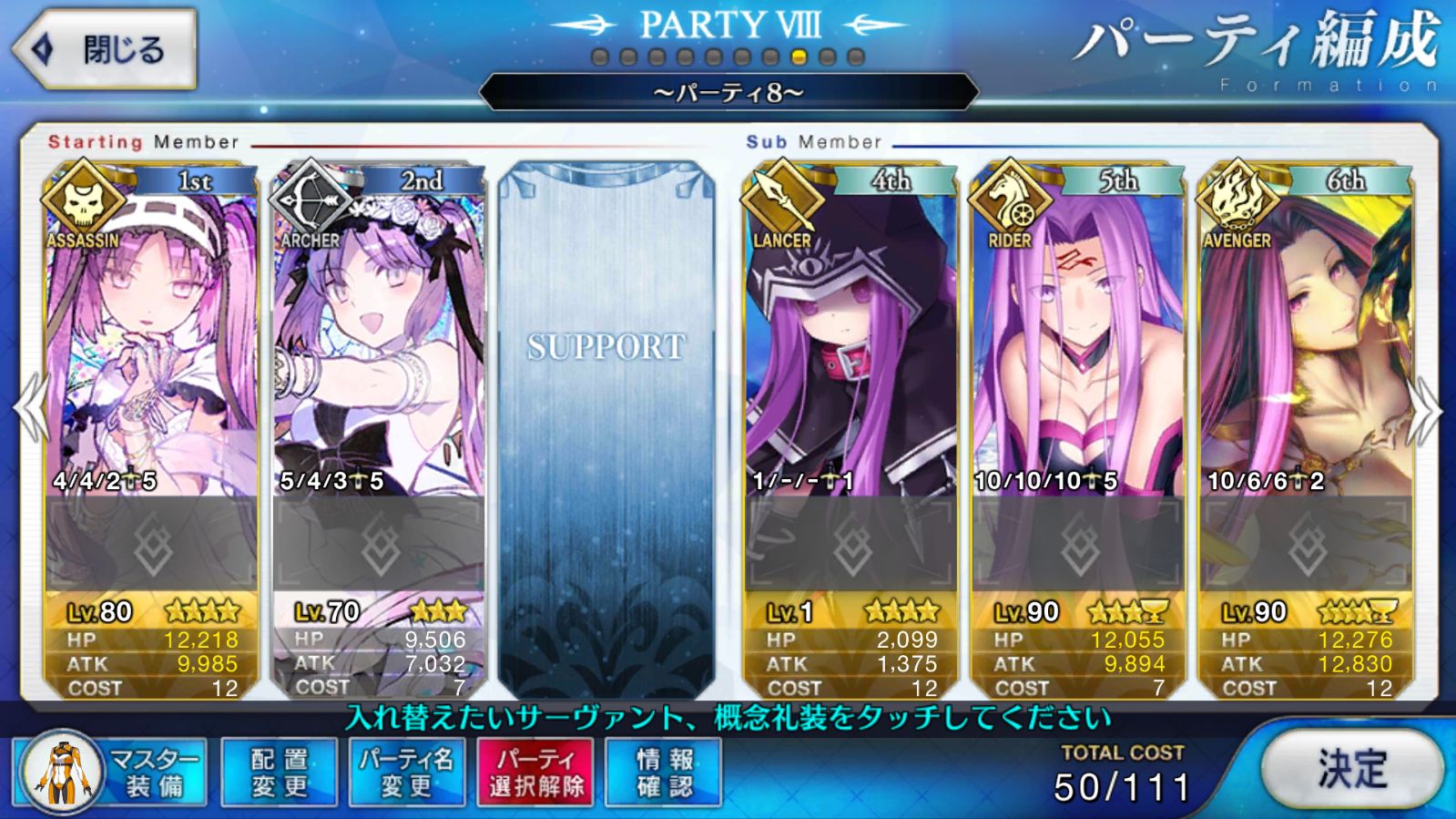
Task: Go to previous party with left arrow
Action: [x=30, y=410]
